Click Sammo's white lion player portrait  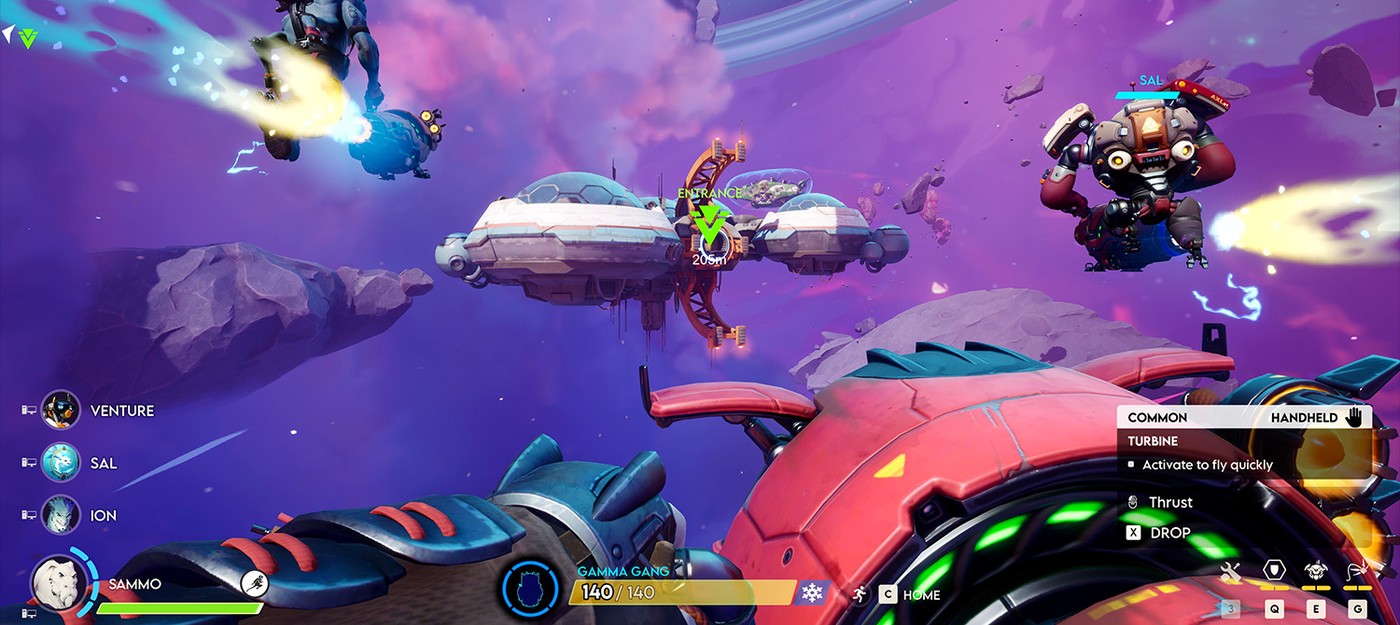tap(58, 581)
